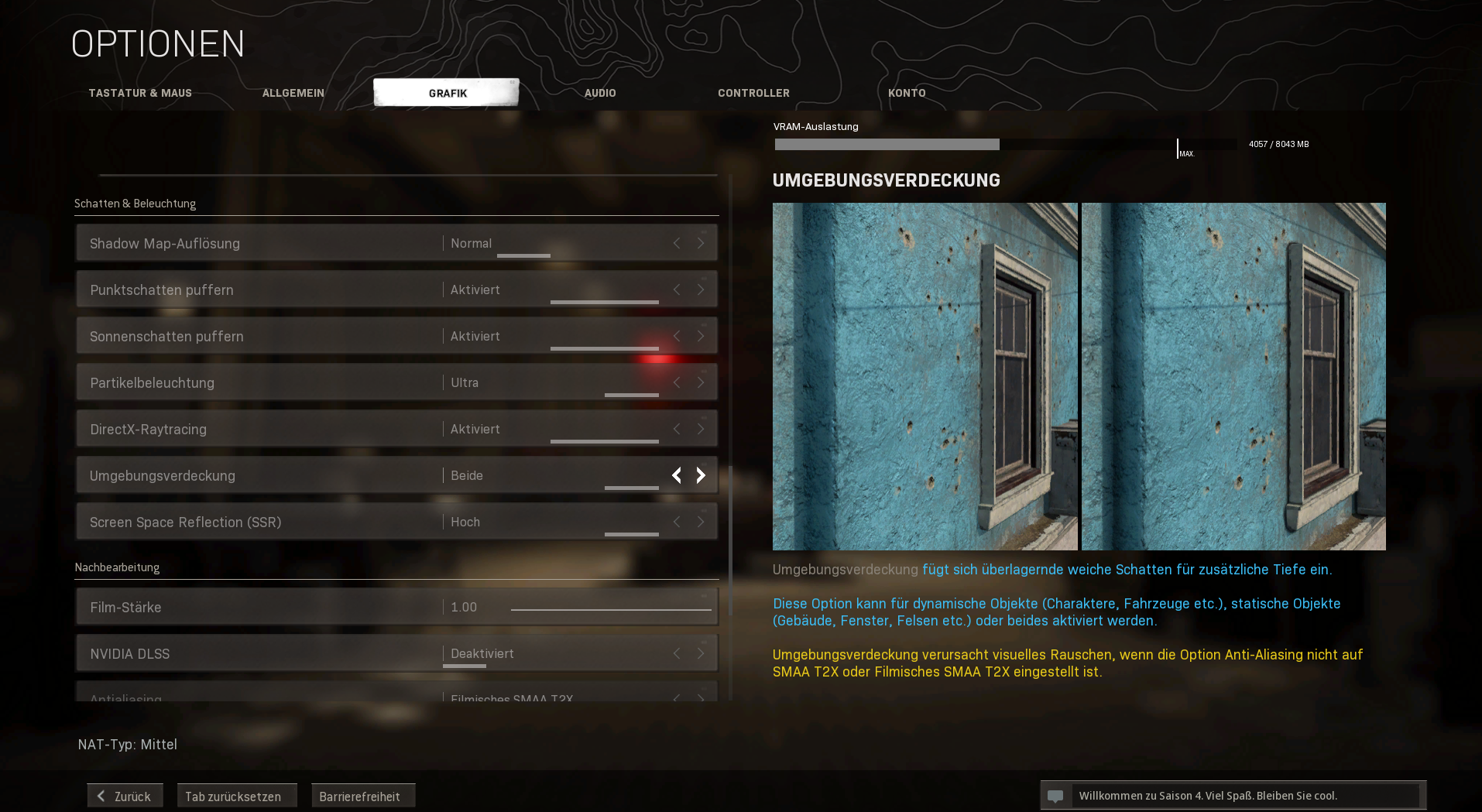Click the Tab zurücksetzen button
1482x812 pixels.
[236, 795]
